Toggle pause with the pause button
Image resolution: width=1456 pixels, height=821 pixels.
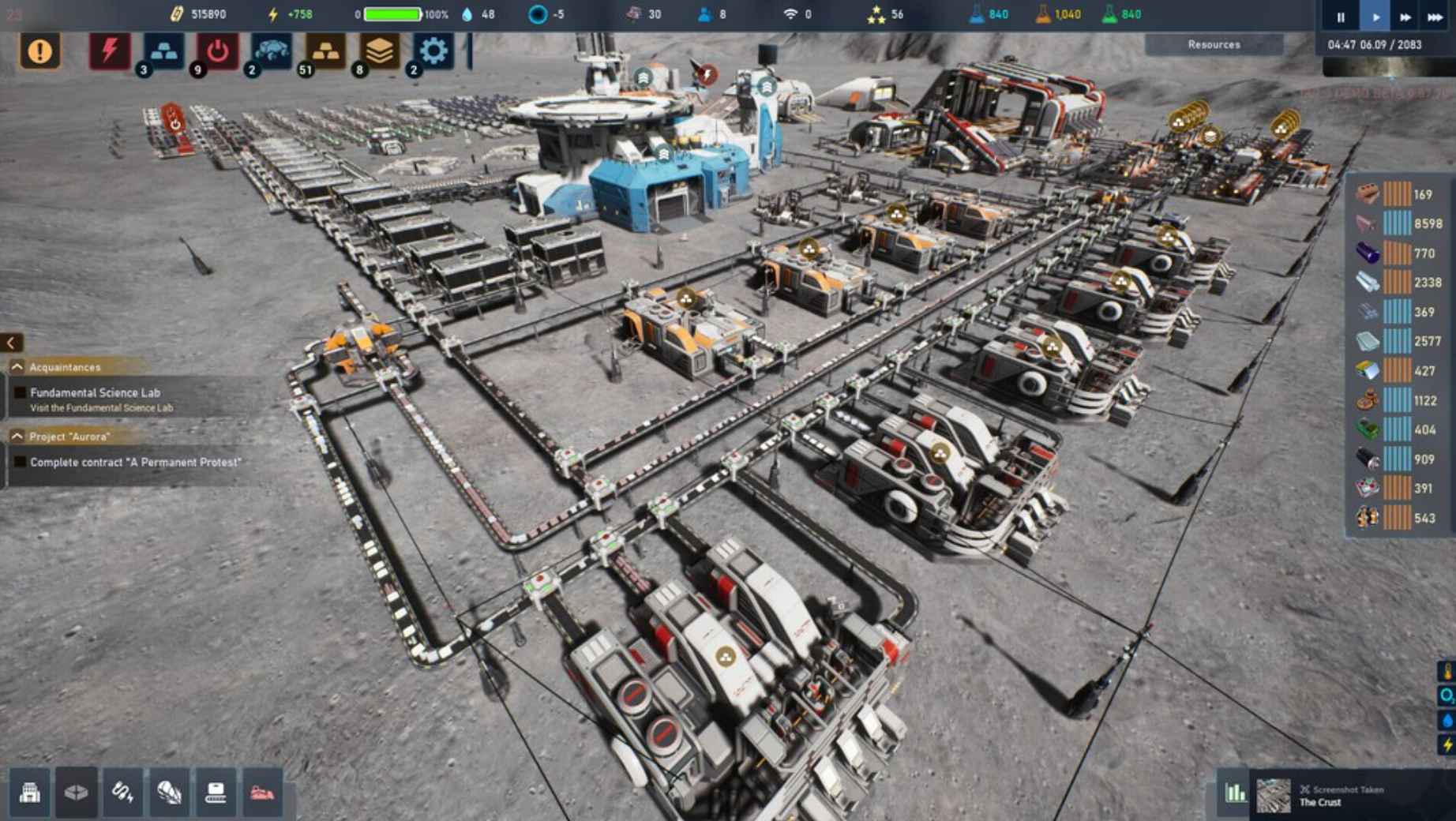(1340, 16)
